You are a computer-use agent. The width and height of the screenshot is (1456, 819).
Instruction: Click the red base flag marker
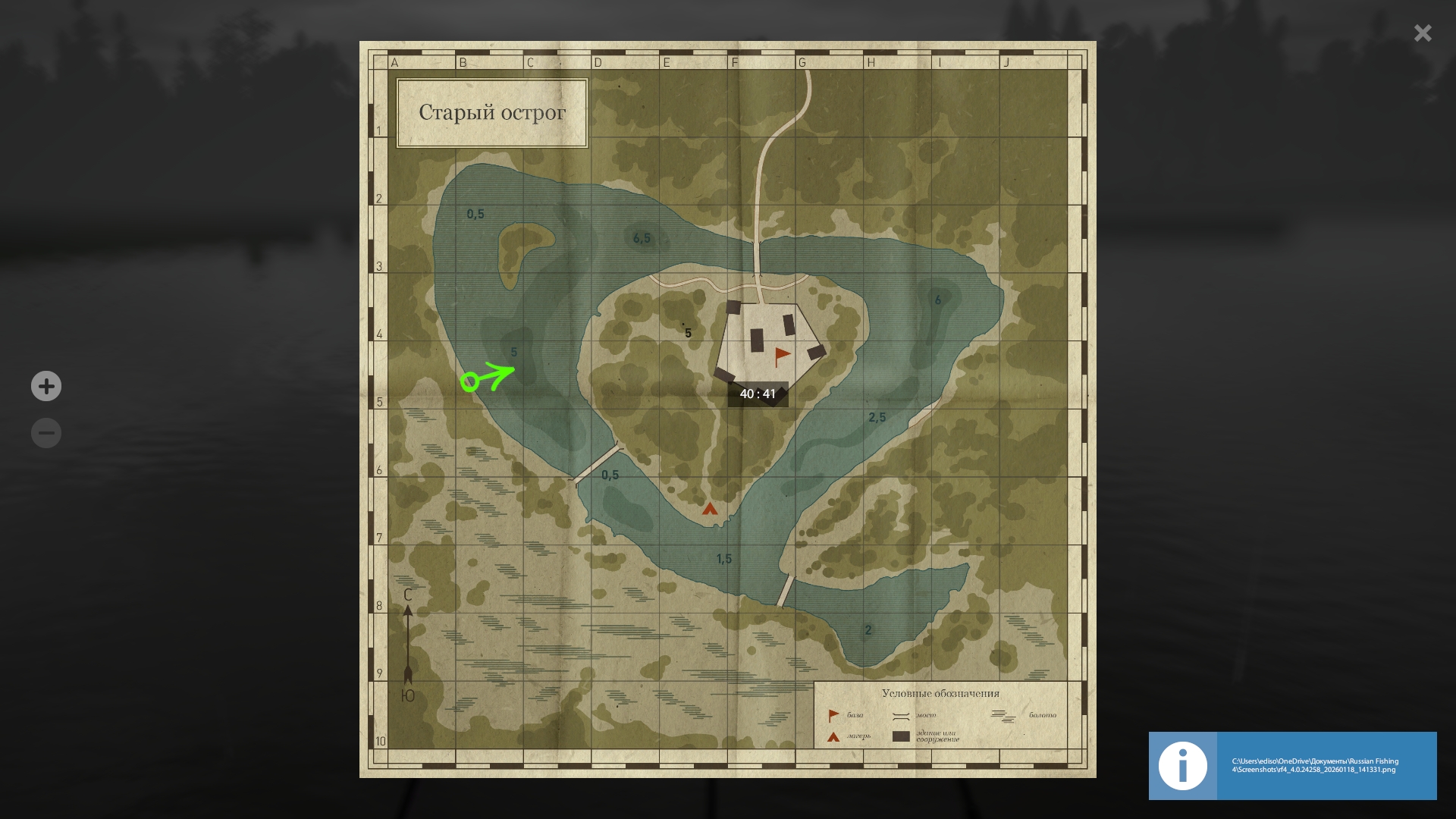[x=782, y=356]
